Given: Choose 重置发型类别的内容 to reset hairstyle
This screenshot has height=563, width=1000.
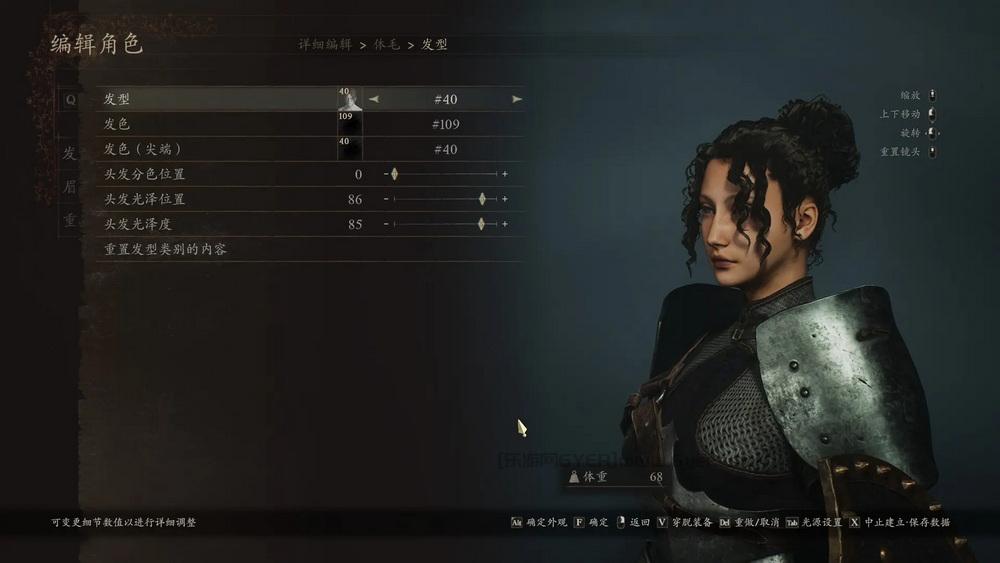Looking at the screenshot, I should click(166, 249).
